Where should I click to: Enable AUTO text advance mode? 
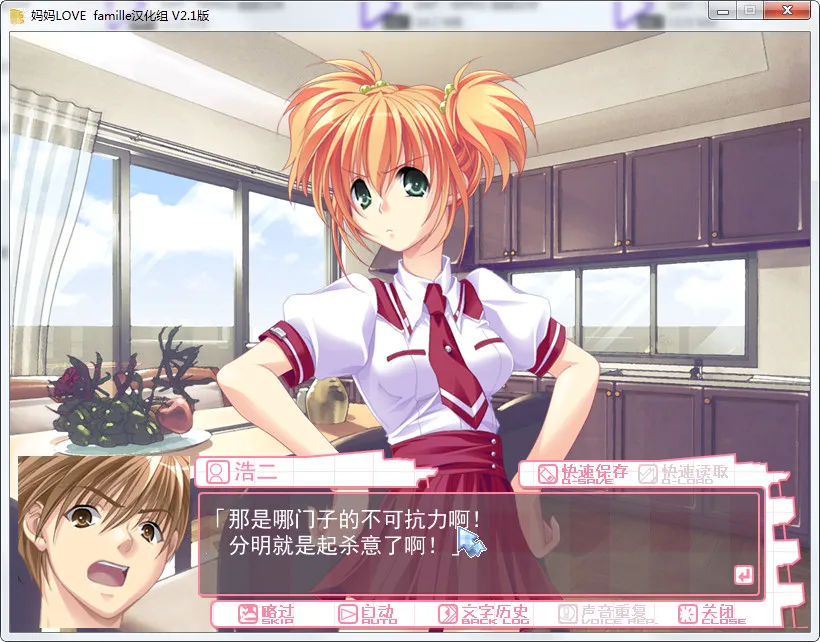point(366,613)
